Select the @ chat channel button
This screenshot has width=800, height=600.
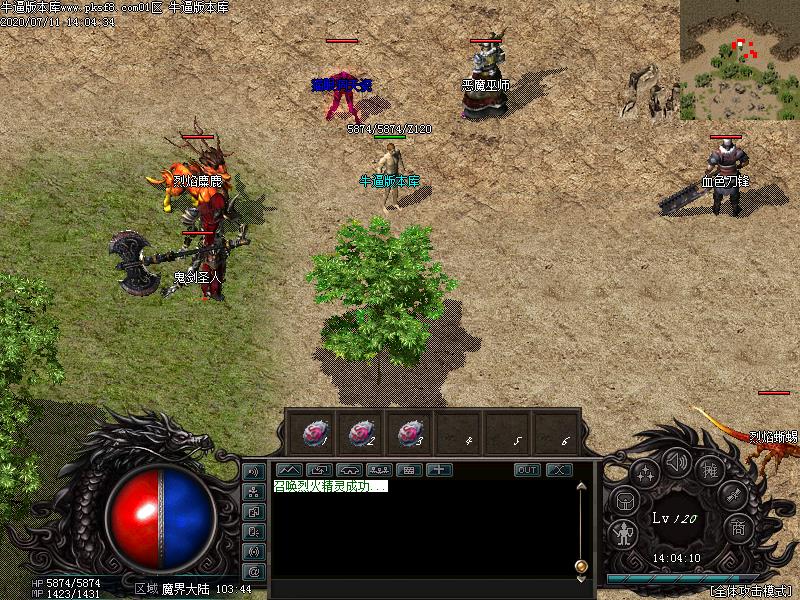point(253,571)
